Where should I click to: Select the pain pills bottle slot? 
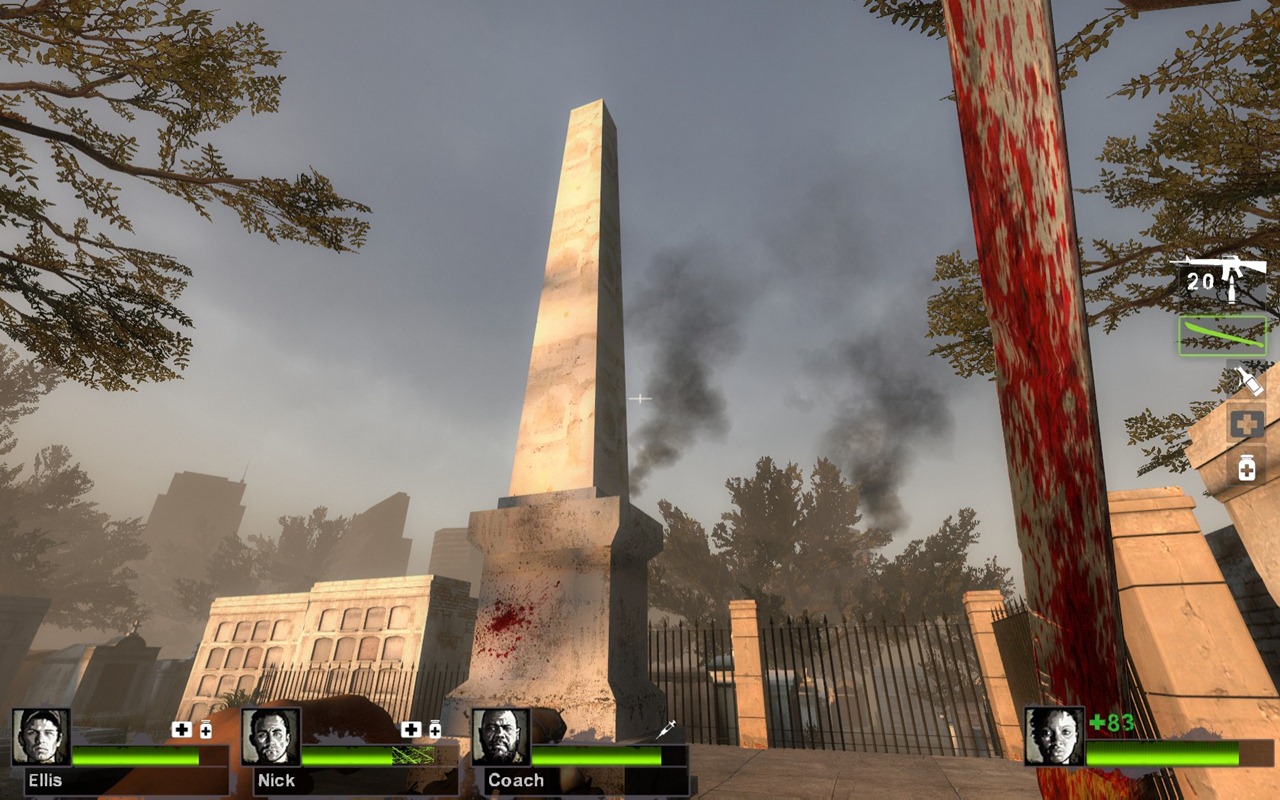click(1246, 467)
